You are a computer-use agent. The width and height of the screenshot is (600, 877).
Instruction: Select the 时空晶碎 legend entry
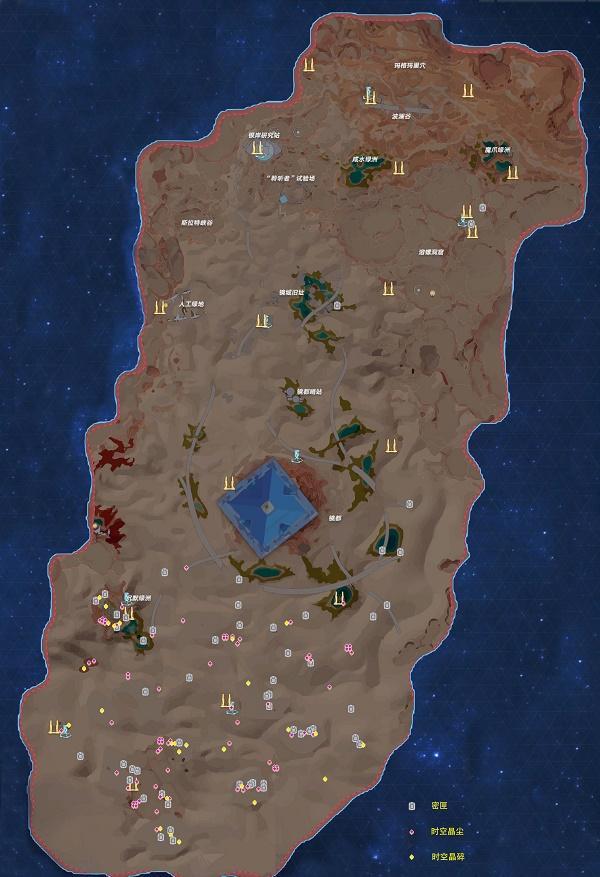point(446,857)
